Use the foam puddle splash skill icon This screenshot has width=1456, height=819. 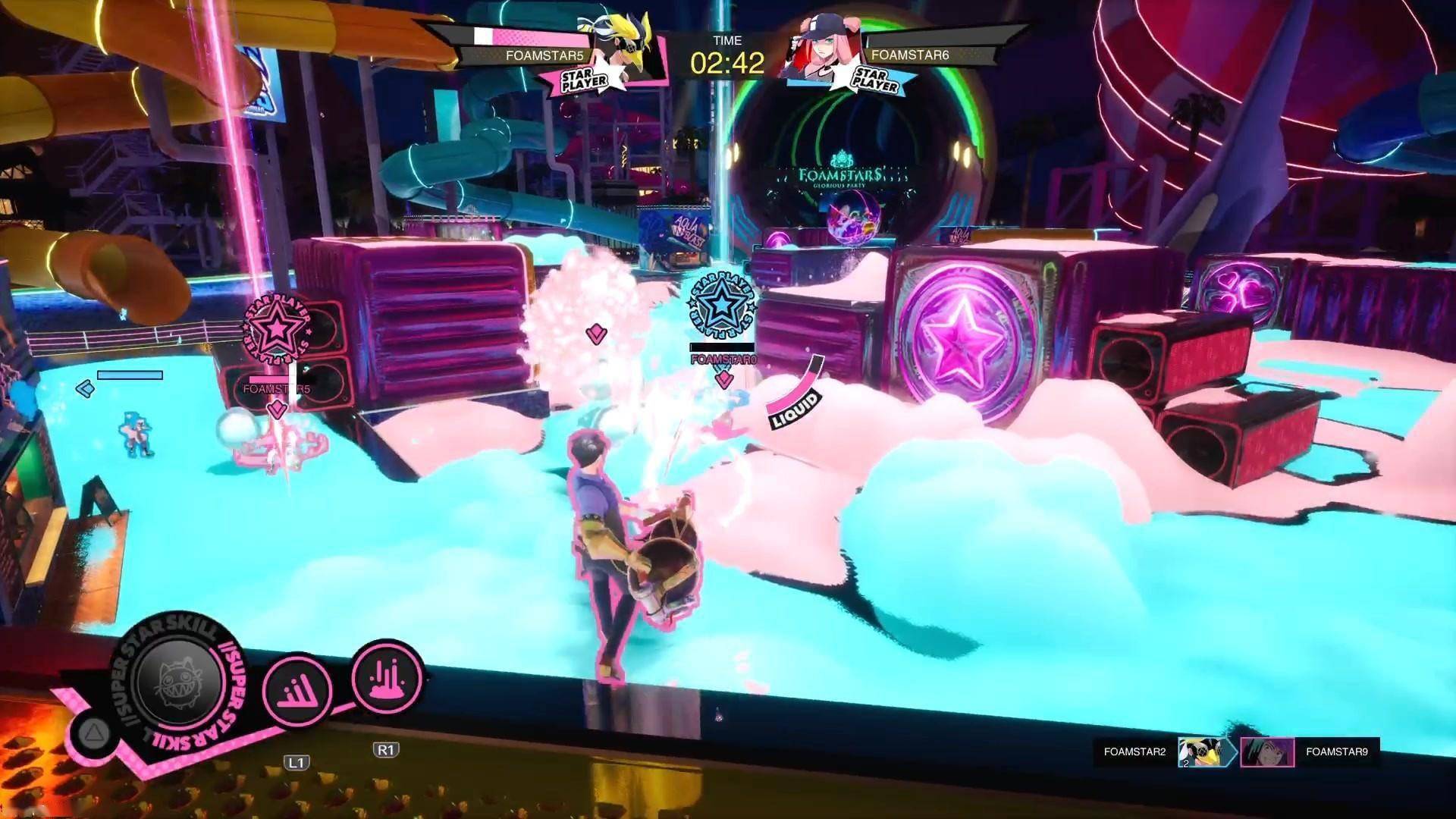click(388, 677)
